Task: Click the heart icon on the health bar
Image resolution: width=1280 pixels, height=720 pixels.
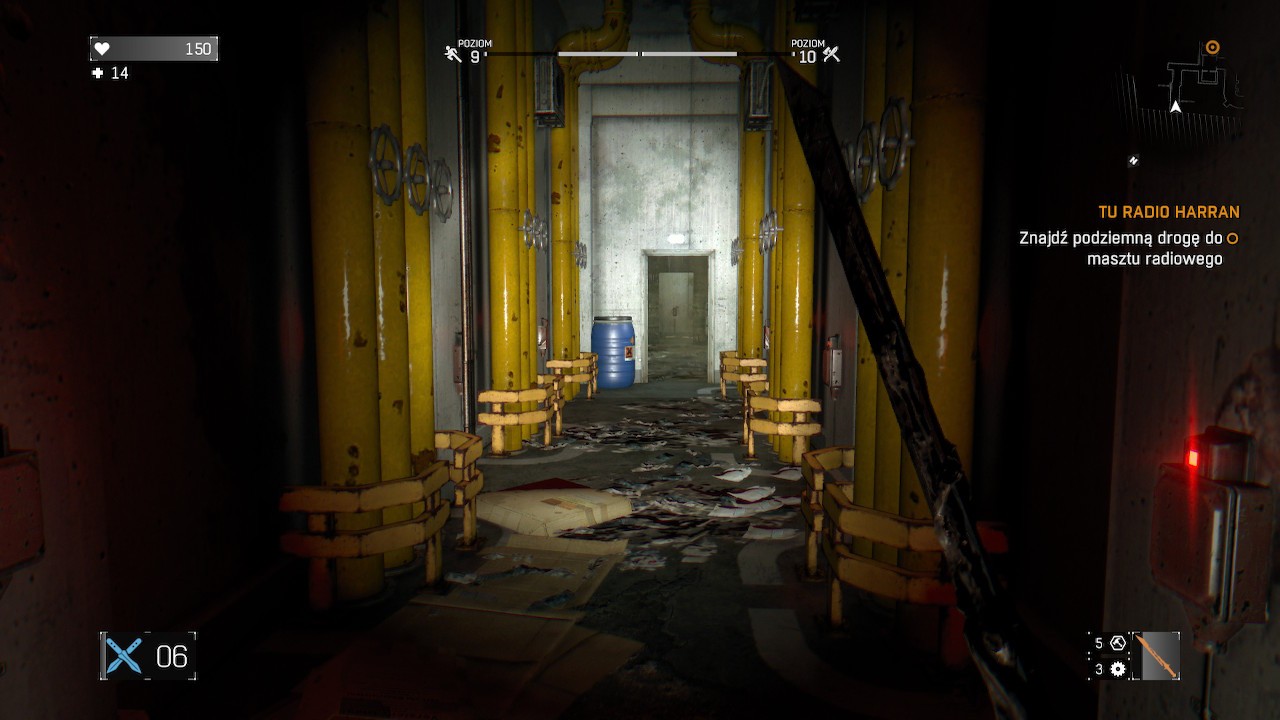Action: tap(103, 47)
